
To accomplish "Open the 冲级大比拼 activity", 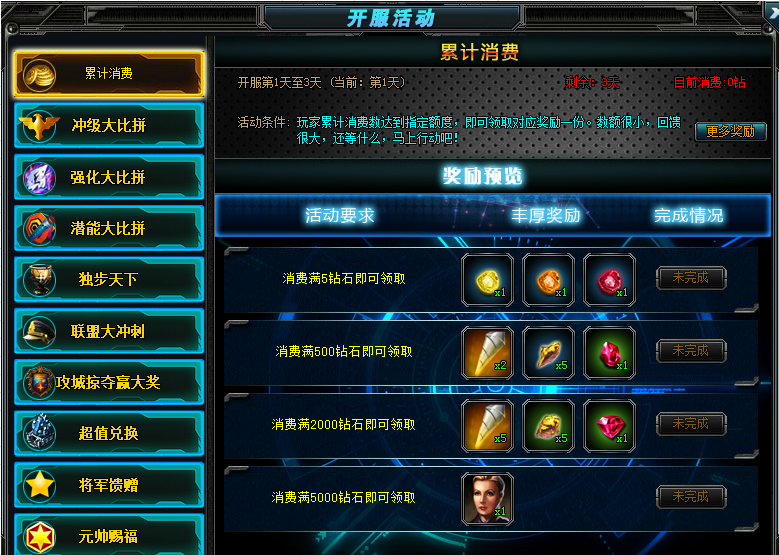I will pos(108,126).
